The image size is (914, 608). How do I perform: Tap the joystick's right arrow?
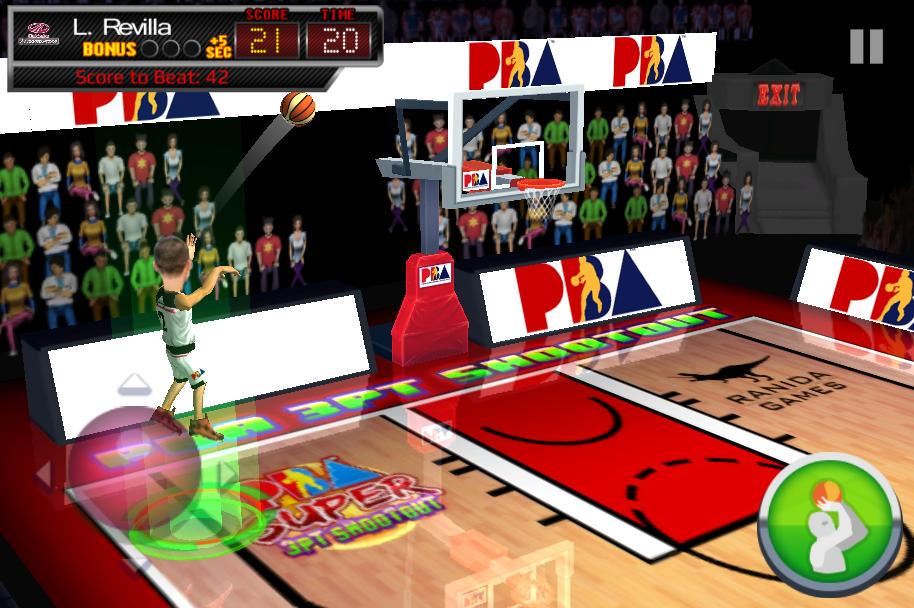[x=228, y=471]
